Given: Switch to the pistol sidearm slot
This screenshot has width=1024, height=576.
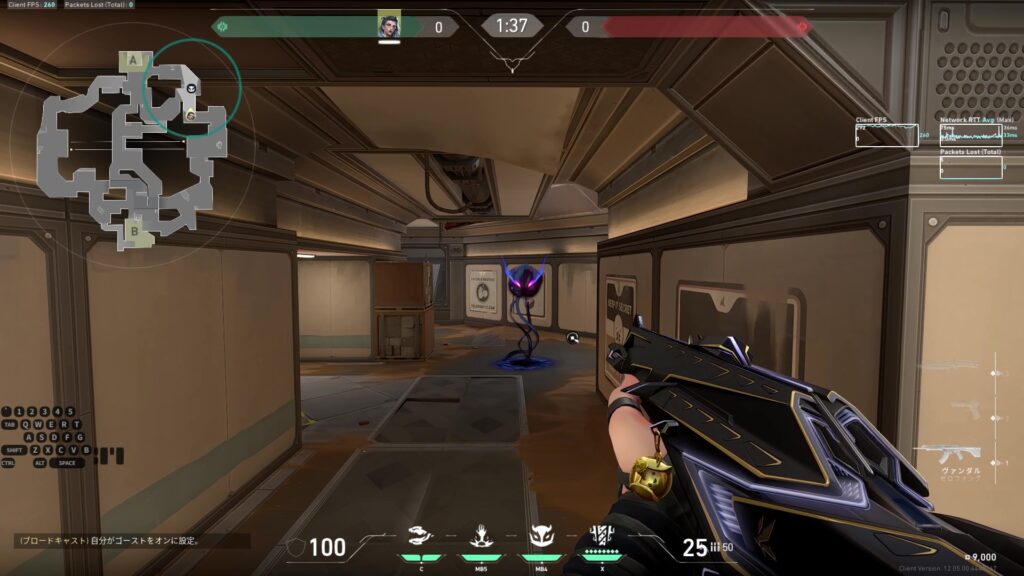Looking at the screenshot, I should [965, 408].
